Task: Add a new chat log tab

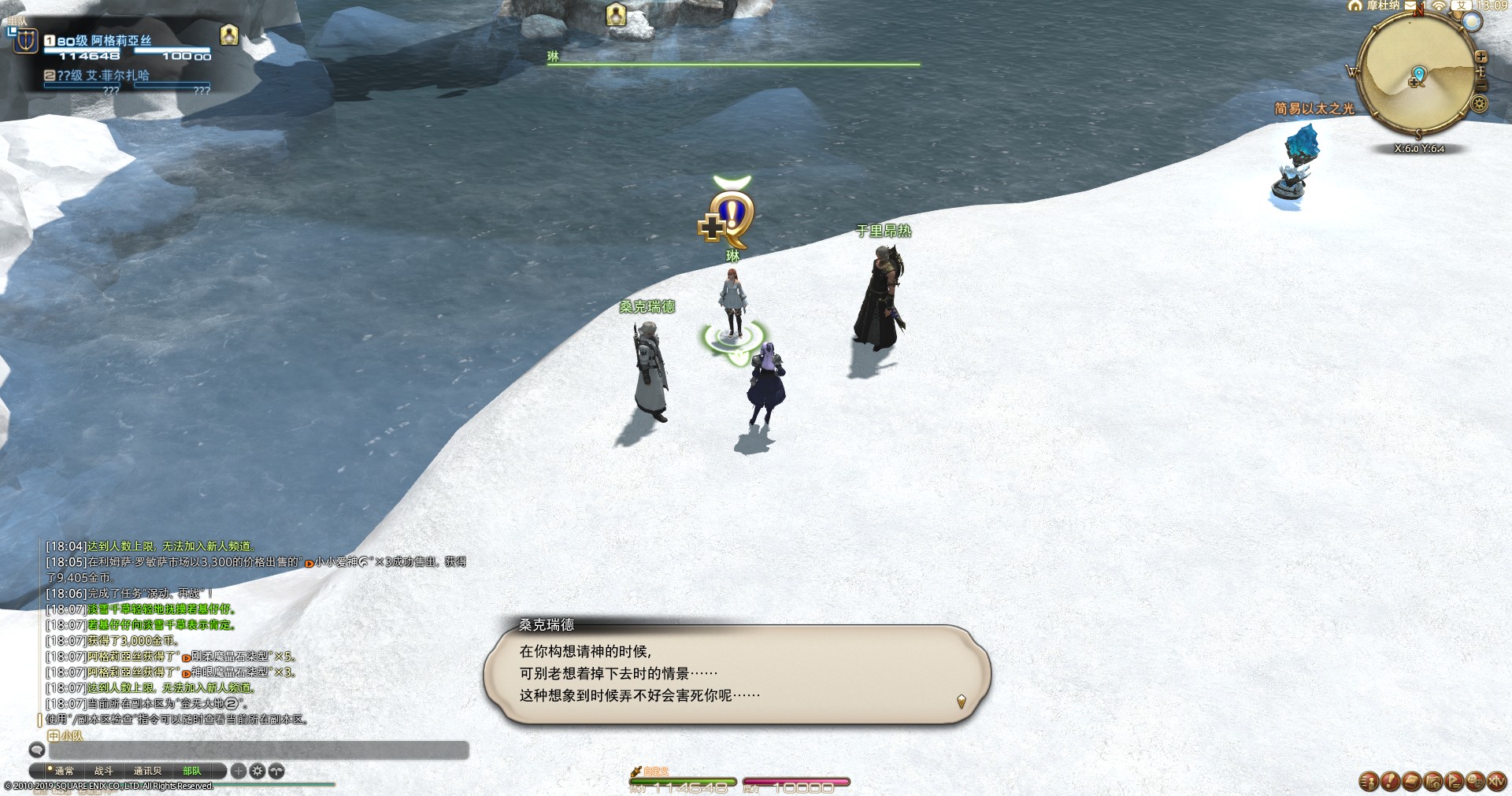Action: (x=239, y=771)
